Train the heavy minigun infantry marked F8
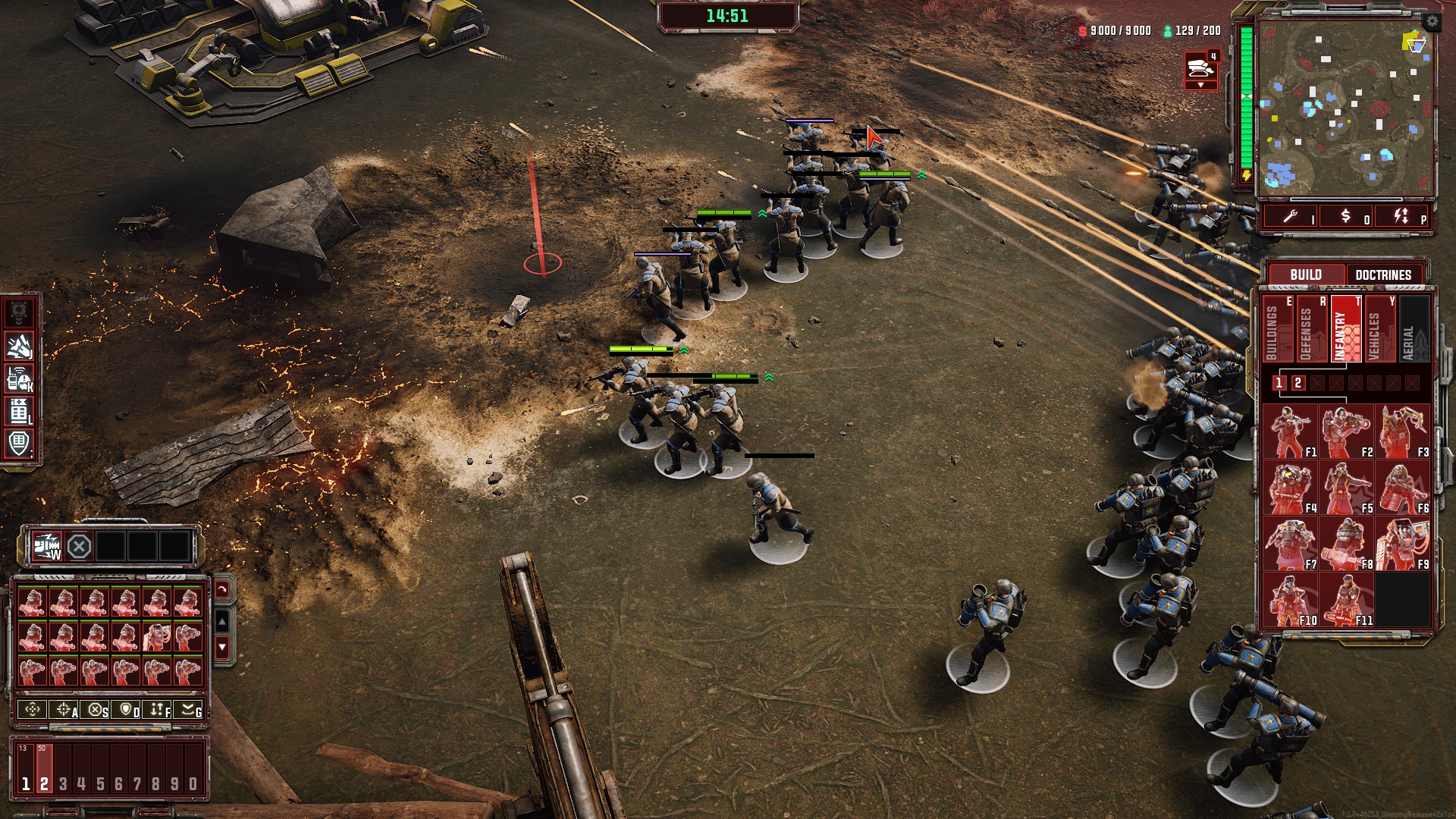The width and height of the screenshot is (1456, 819). click(1345, 544)
